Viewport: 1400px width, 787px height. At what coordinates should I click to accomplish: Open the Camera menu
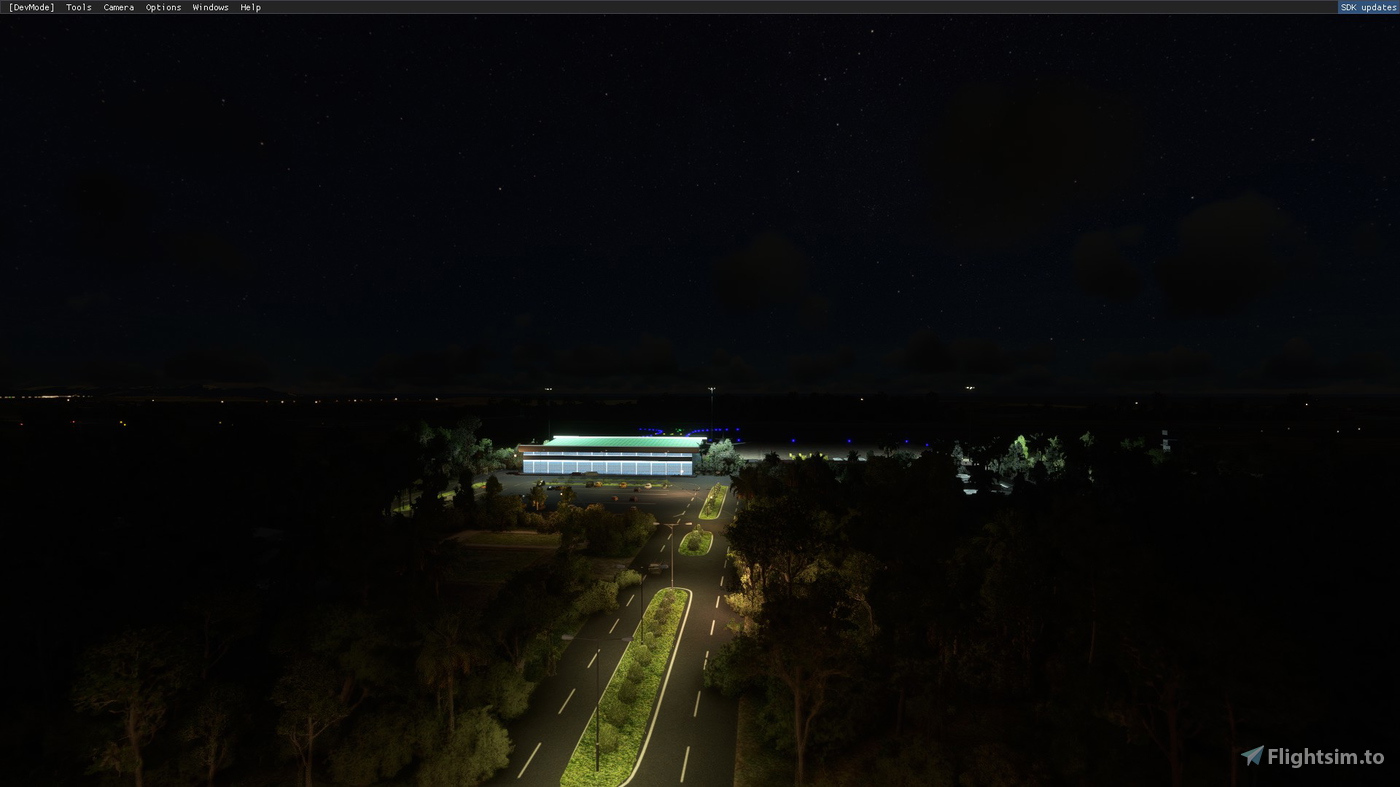click(x=118, y=7)
